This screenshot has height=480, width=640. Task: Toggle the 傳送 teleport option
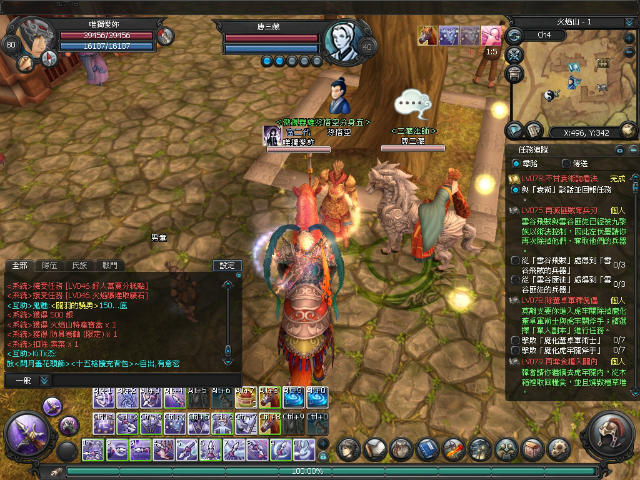click(567, 163)
